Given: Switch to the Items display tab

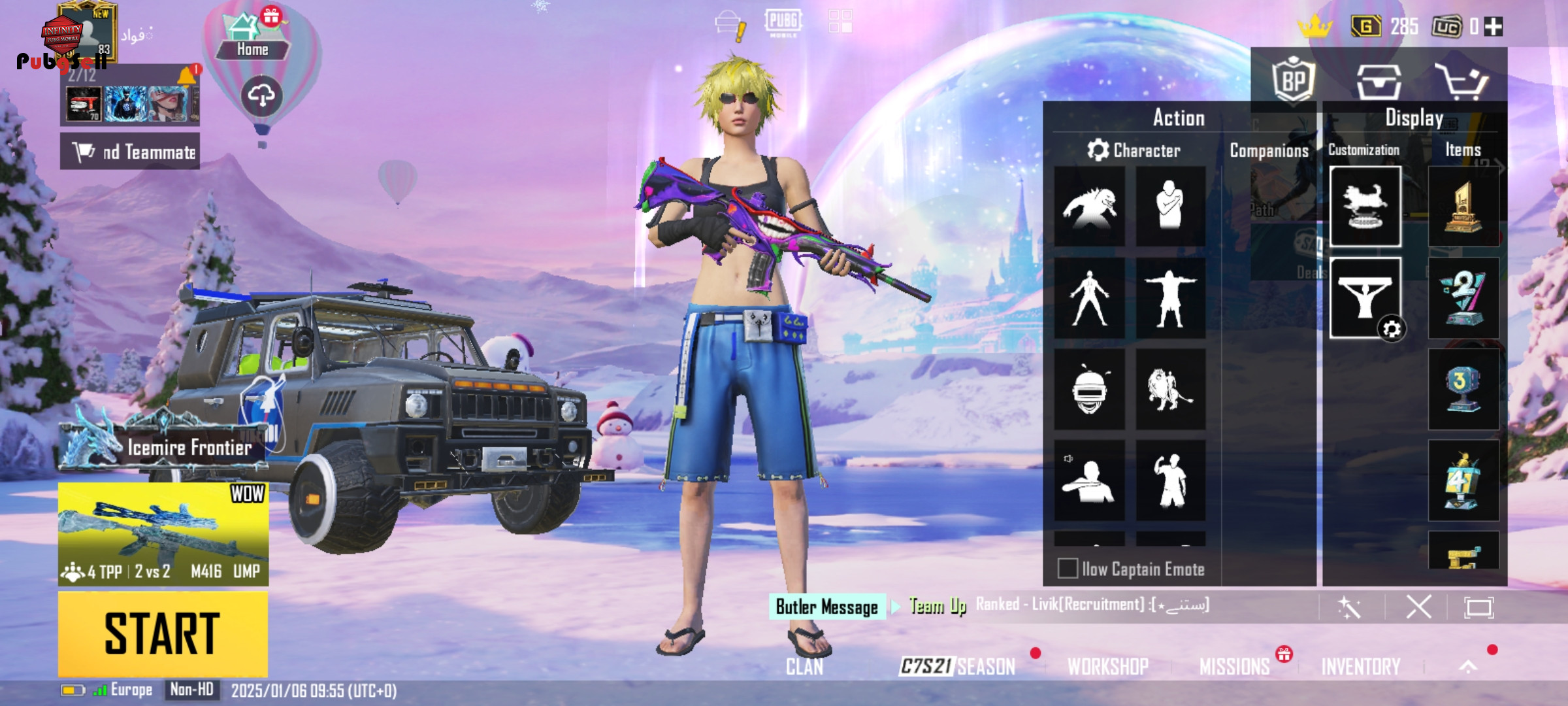Looking at the screenshot, I should [x=1463, y=150].
